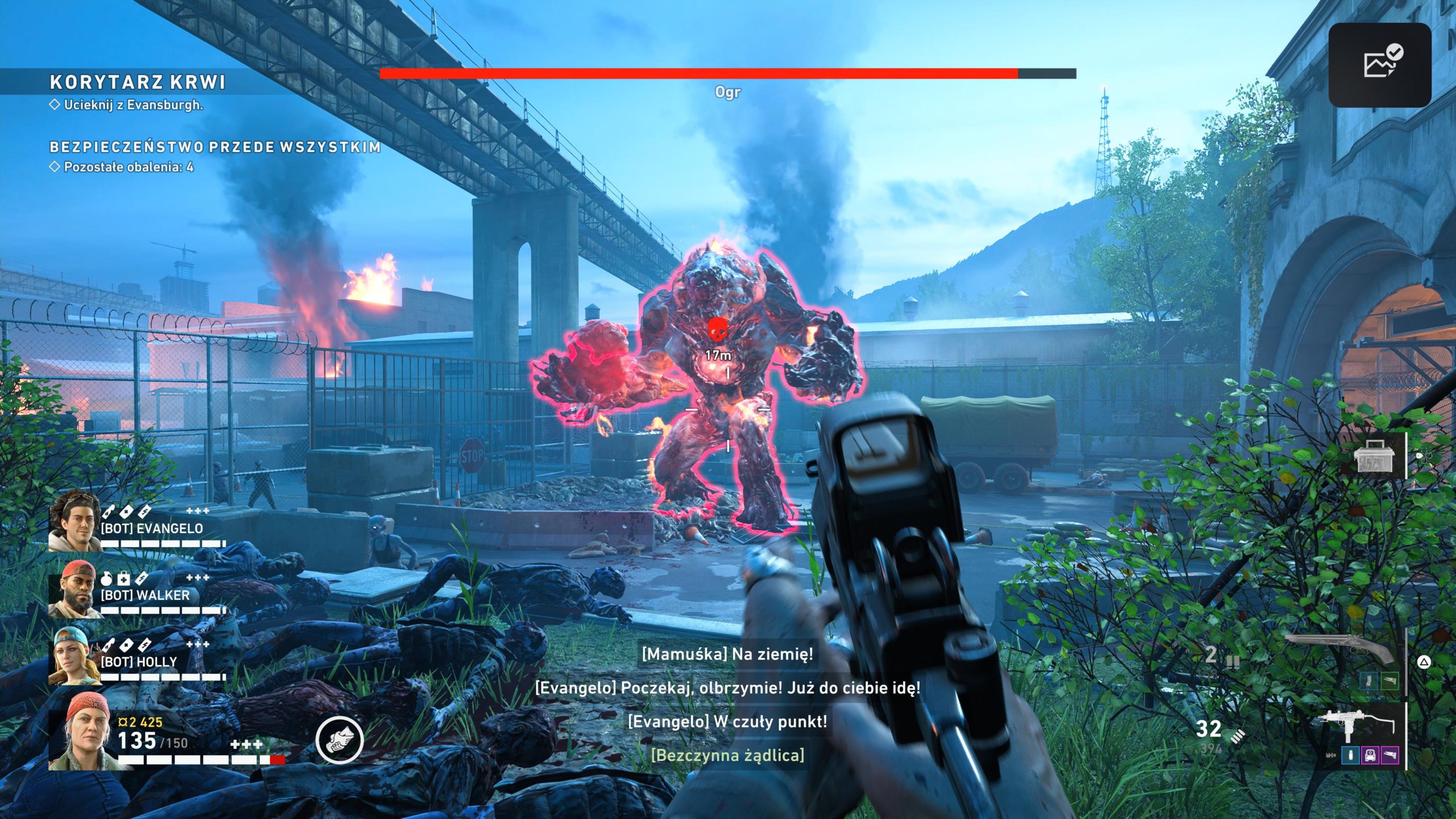The width and height of the screenshot is (1456, 819).
Task: Open the Korytarz Krwi objective tracker
Action: coord(138,82)
